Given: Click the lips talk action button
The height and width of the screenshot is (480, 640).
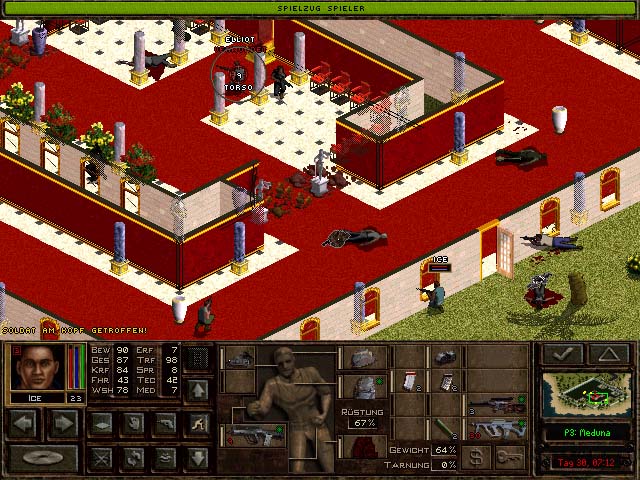Looking at the screenshot, I should (165, 458).
